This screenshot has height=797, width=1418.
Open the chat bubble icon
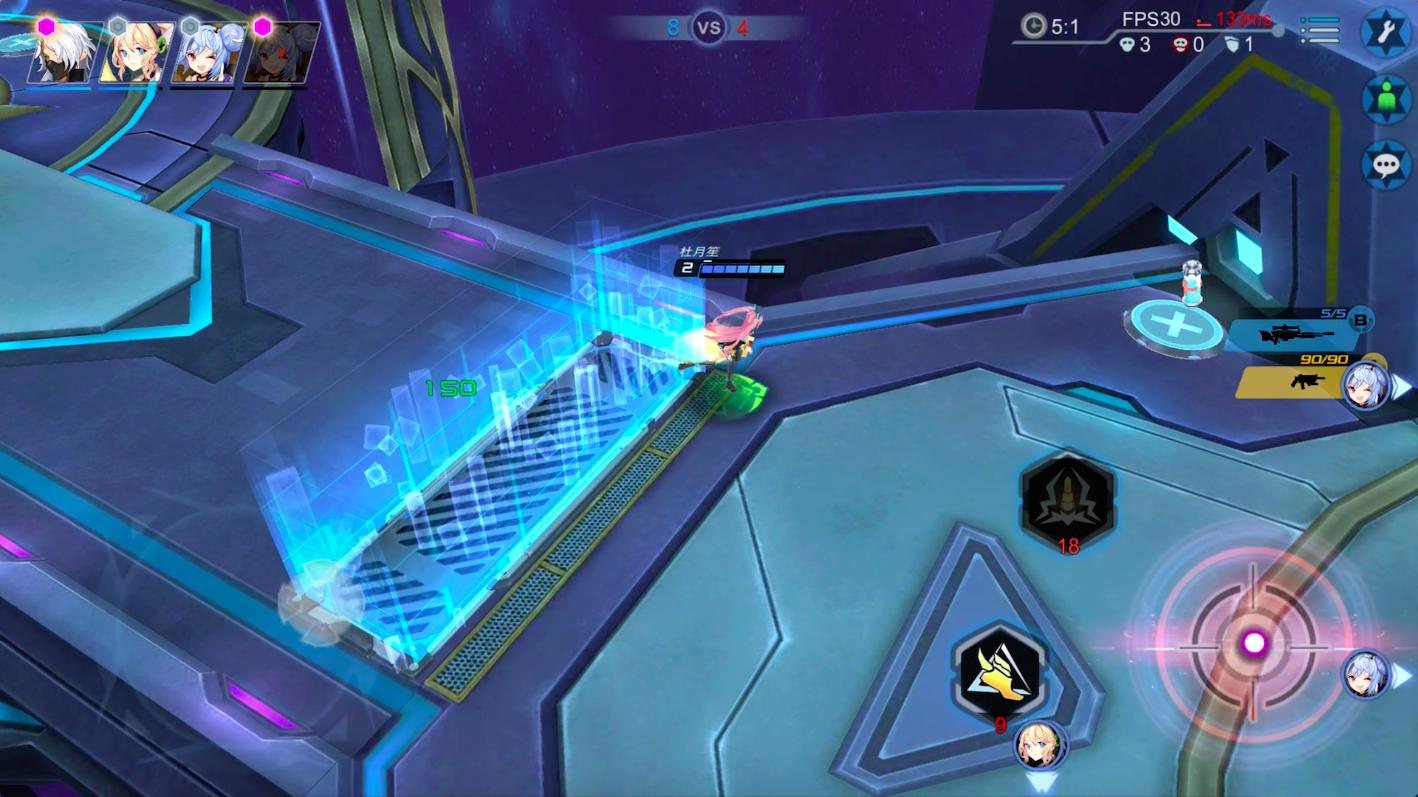pos(1386,164)
